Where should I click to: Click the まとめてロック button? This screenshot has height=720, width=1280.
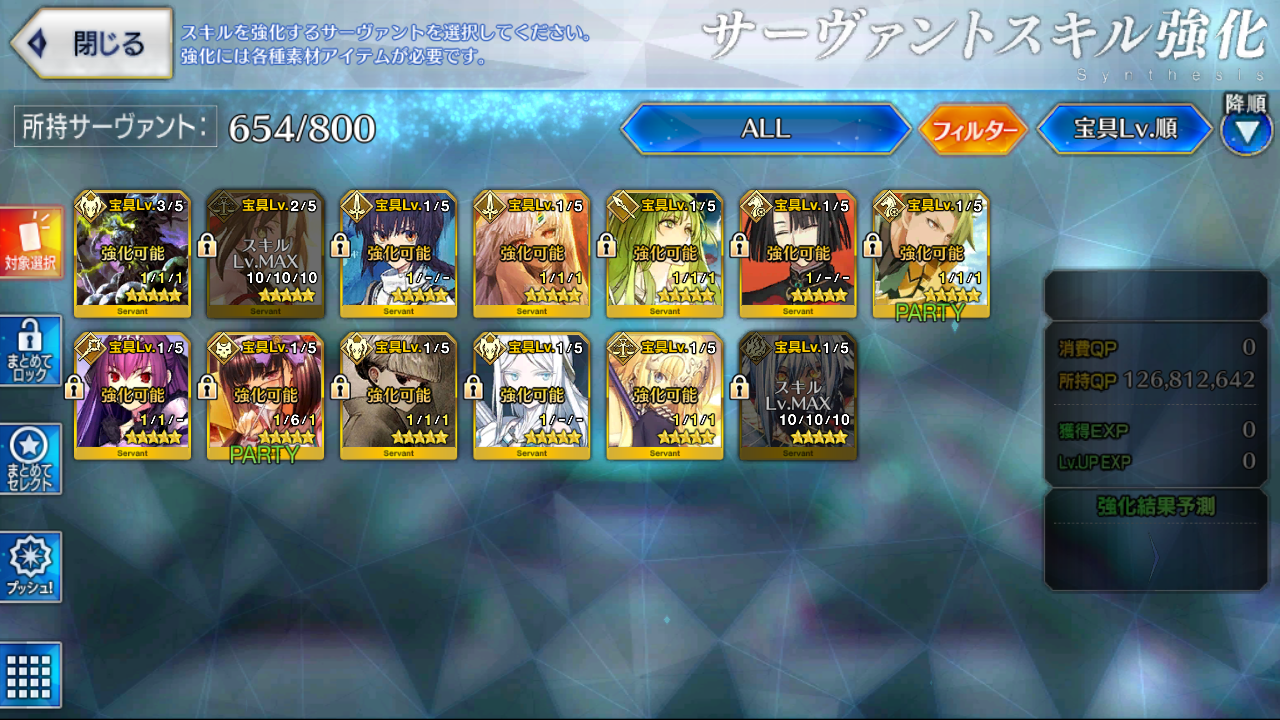pyautogui.click(x=32, y=350)
